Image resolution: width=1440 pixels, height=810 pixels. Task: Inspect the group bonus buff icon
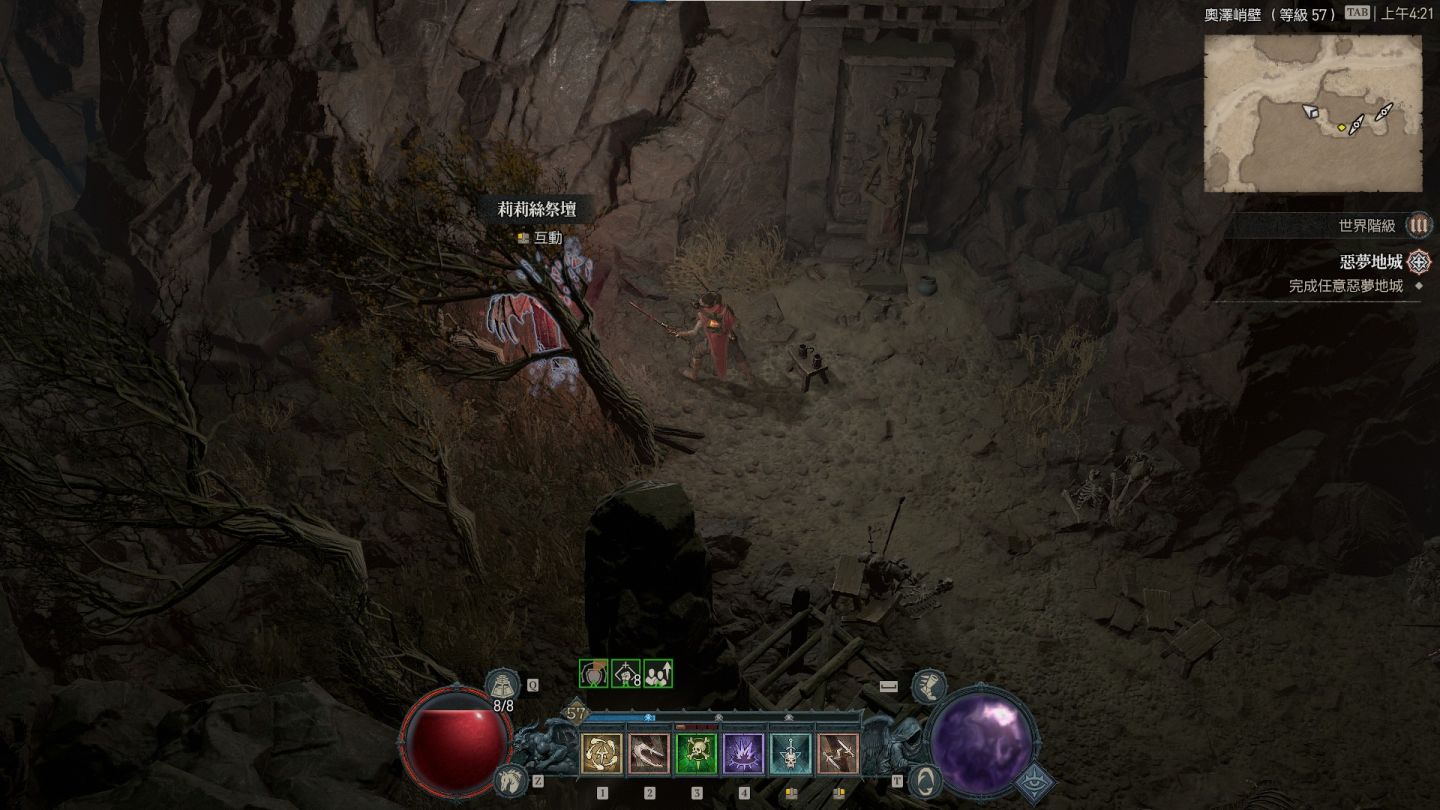657,674
